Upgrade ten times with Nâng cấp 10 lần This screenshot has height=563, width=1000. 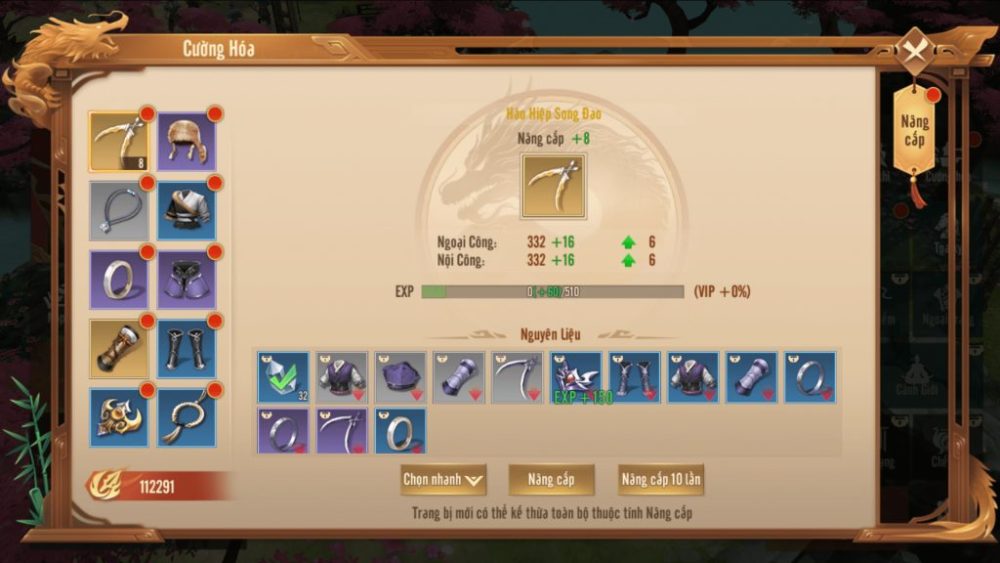click(x=661, y=479)
